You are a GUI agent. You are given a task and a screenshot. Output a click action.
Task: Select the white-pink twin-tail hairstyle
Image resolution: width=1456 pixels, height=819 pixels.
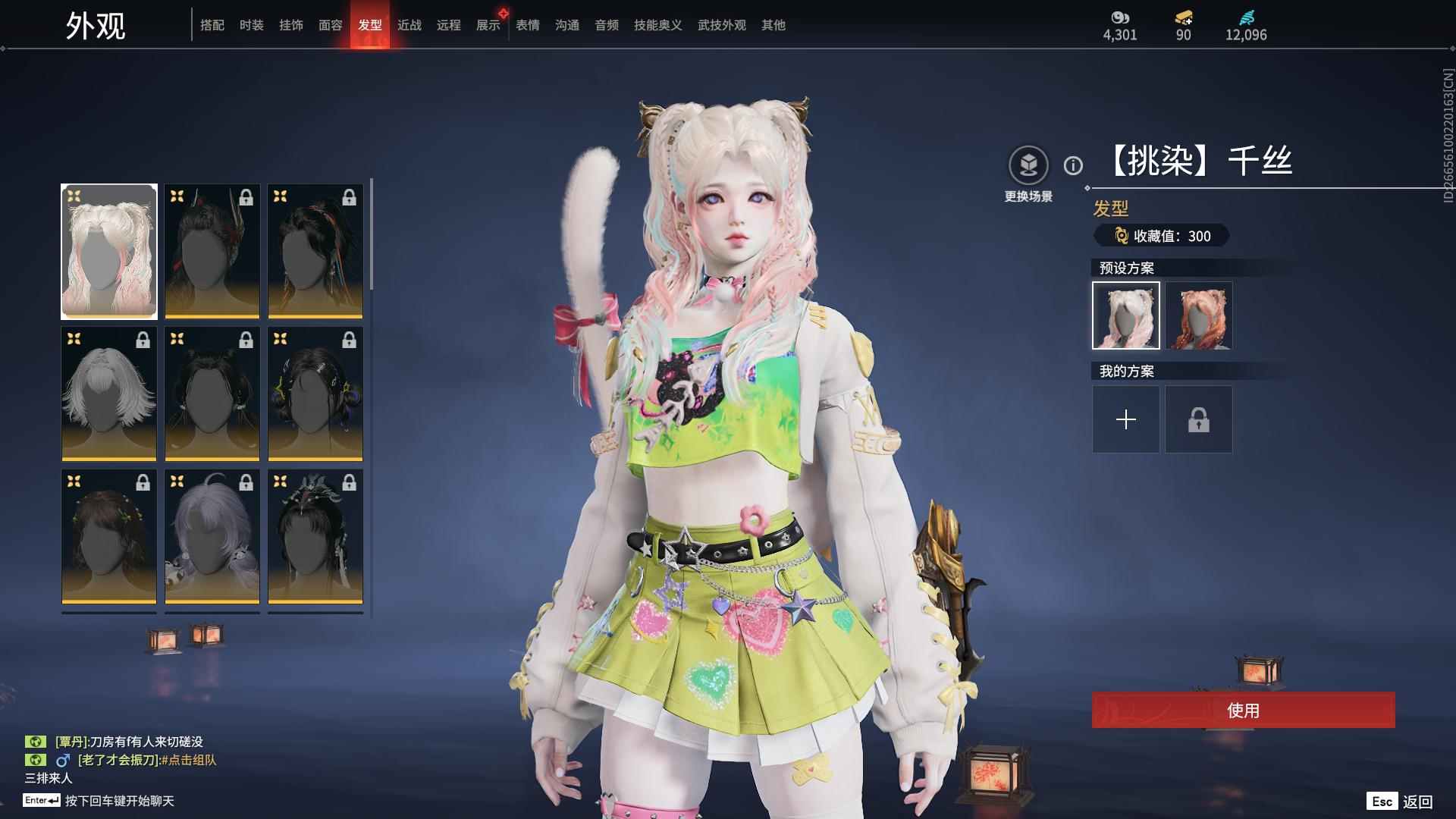coord(109,251)
